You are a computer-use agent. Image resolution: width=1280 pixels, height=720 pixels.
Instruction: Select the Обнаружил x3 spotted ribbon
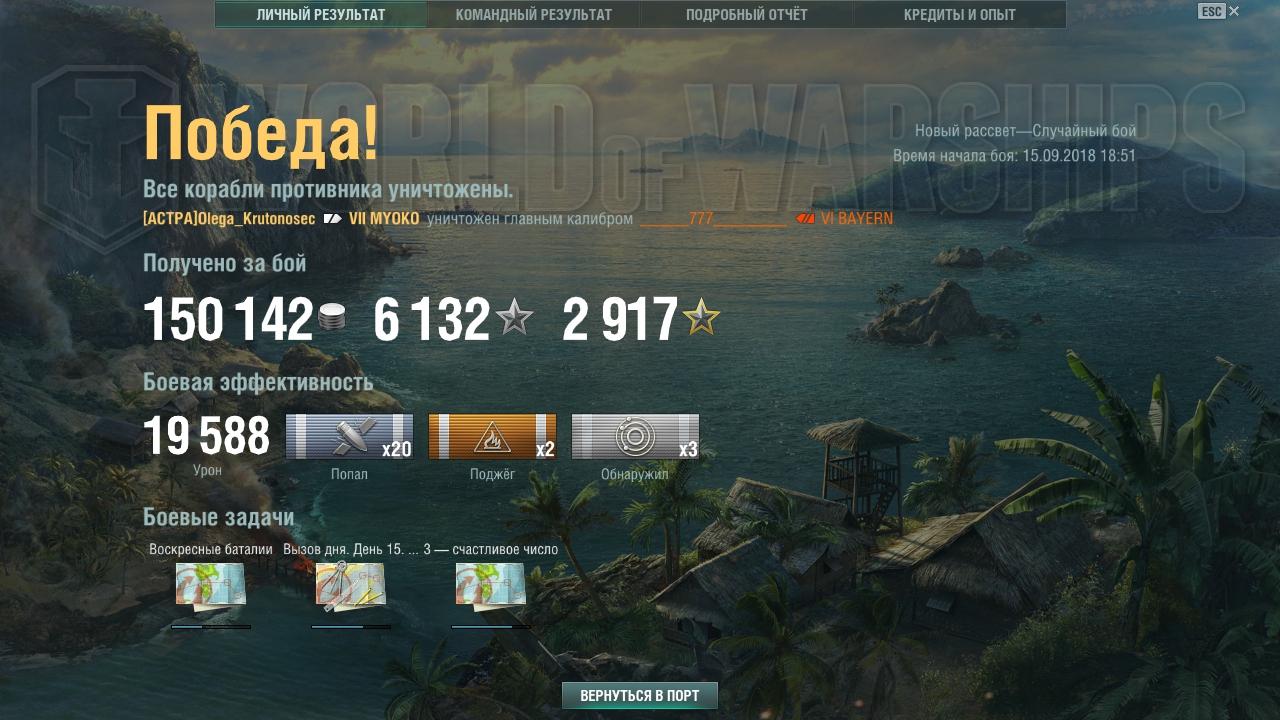coord(635,437)
